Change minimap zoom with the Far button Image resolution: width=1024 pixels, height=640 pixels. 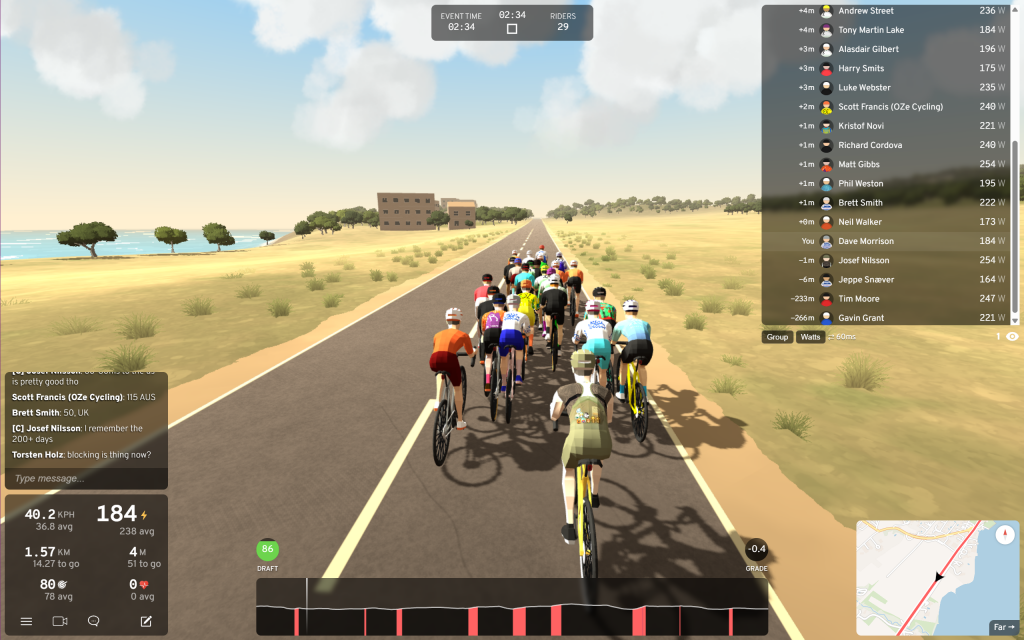click(x=1003, y=627)
